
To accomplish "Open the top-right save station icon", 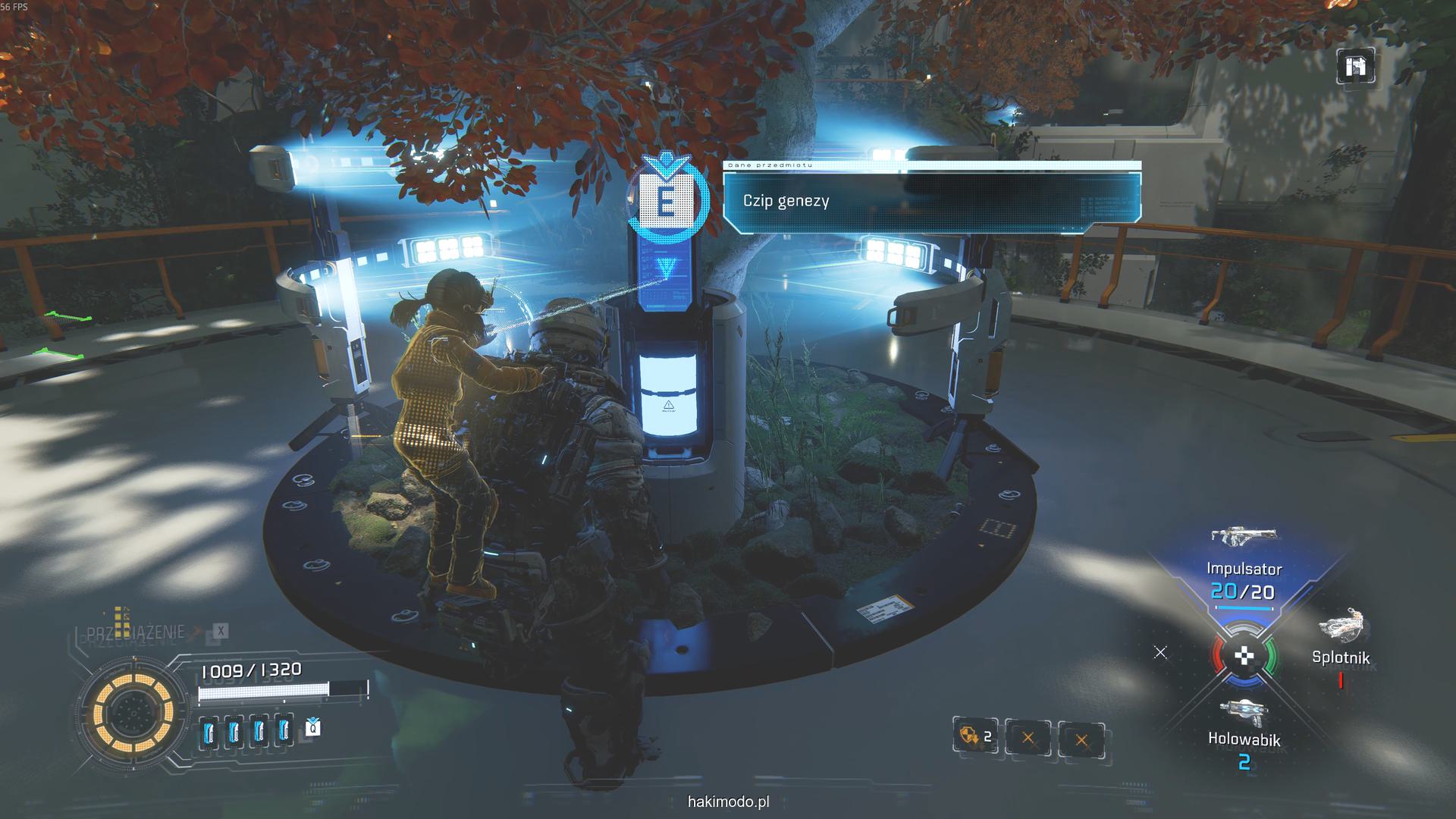I will (x=1354, y=67).
